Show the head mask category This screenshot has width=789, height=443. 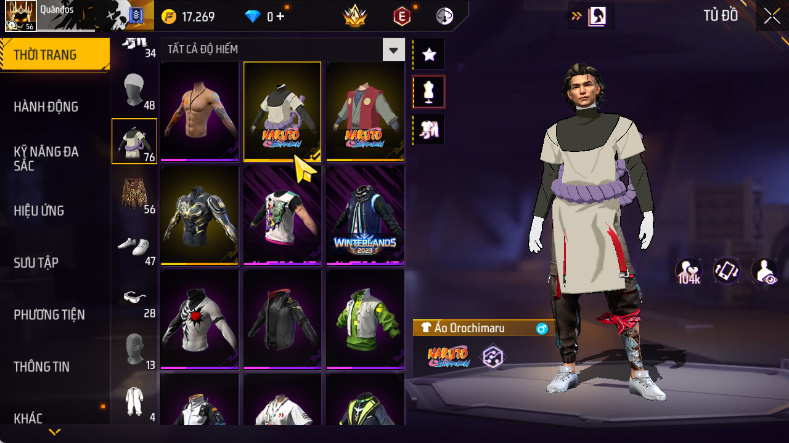pos(133,93)
